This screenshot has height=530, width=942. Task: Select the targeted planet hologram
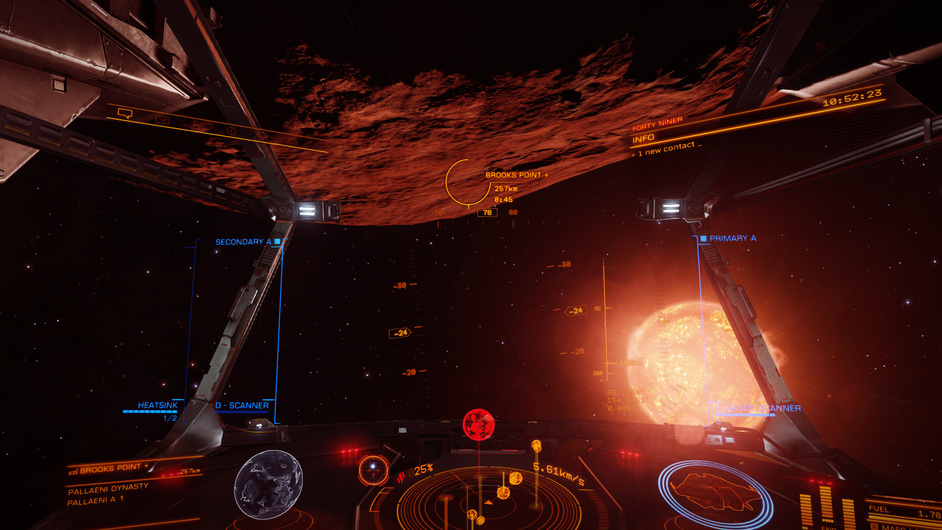268,484
